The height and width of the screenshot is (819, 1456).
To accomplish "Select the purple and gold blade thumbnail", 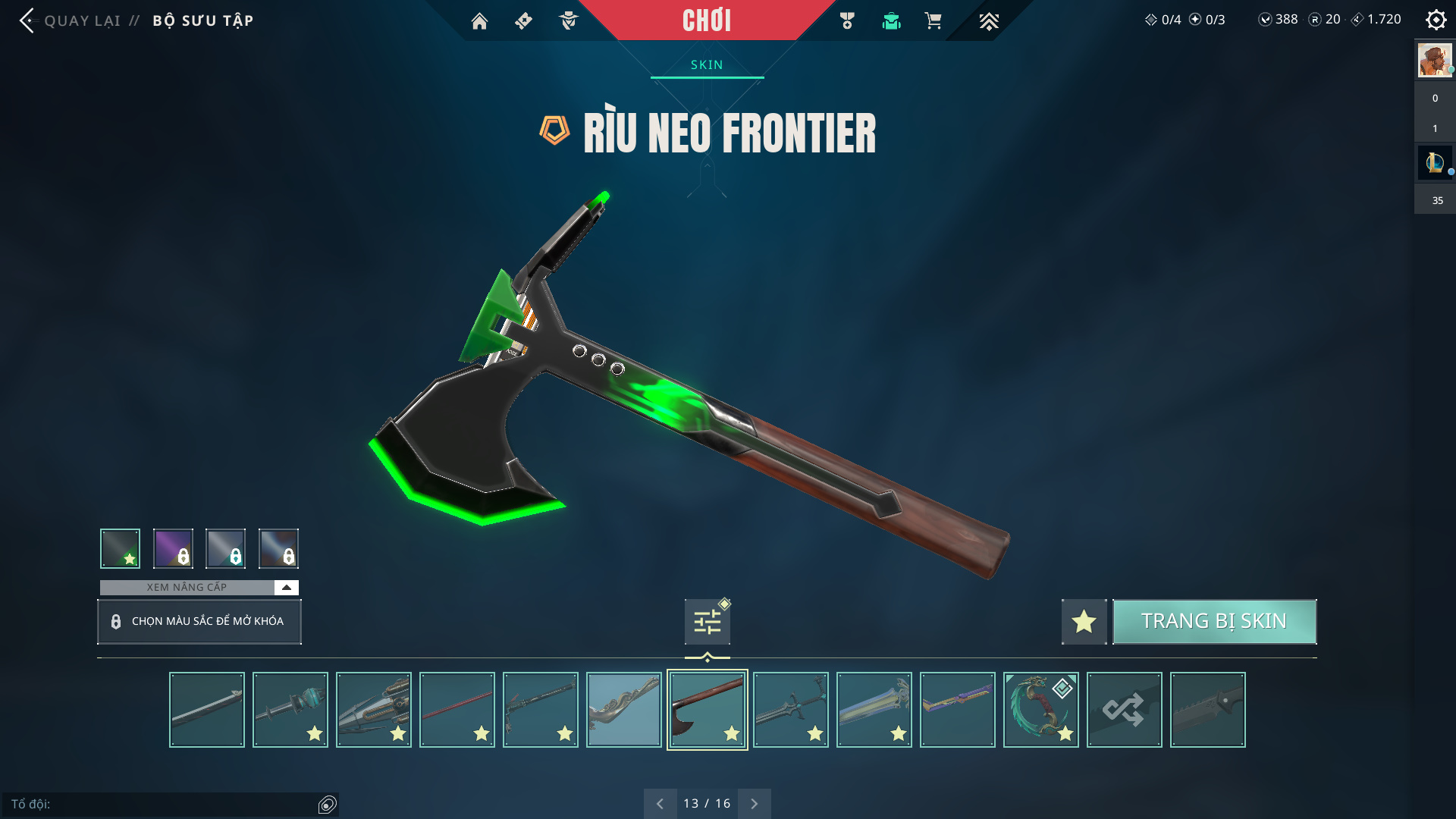I will pyautogui.click(x=957, y=710).
